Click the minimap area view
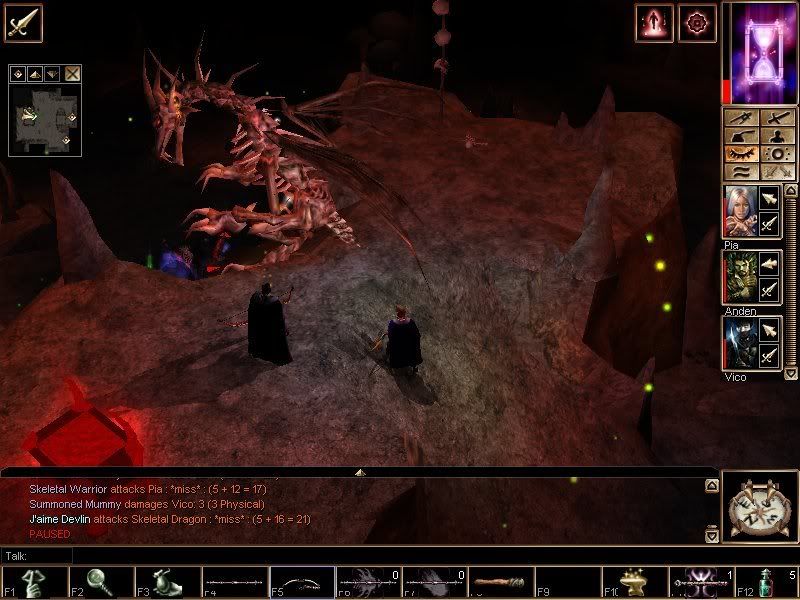Viewport: 800px width, 600px height. click(x=44, y=118)
